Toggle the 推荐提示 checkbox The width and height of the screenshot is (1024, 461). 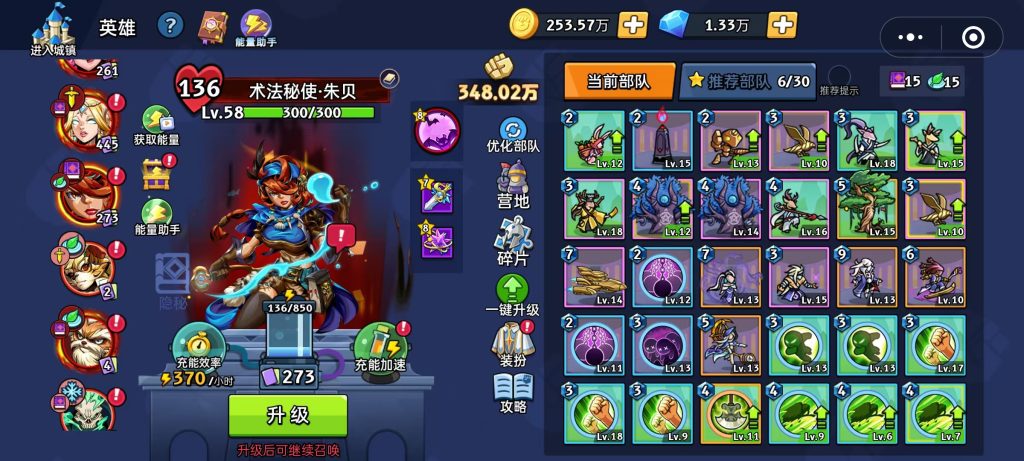839,77
